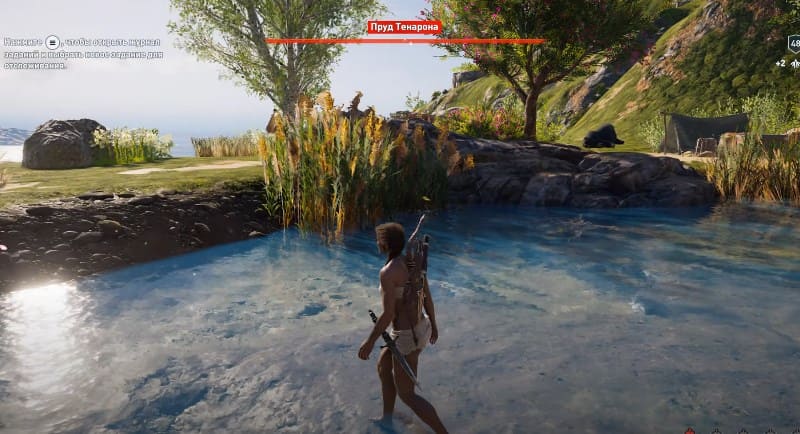Image resolution: width=800 pixels, height=434 pixels.
Task: Click the level 48 shield badge
Action: coord(794,44)
